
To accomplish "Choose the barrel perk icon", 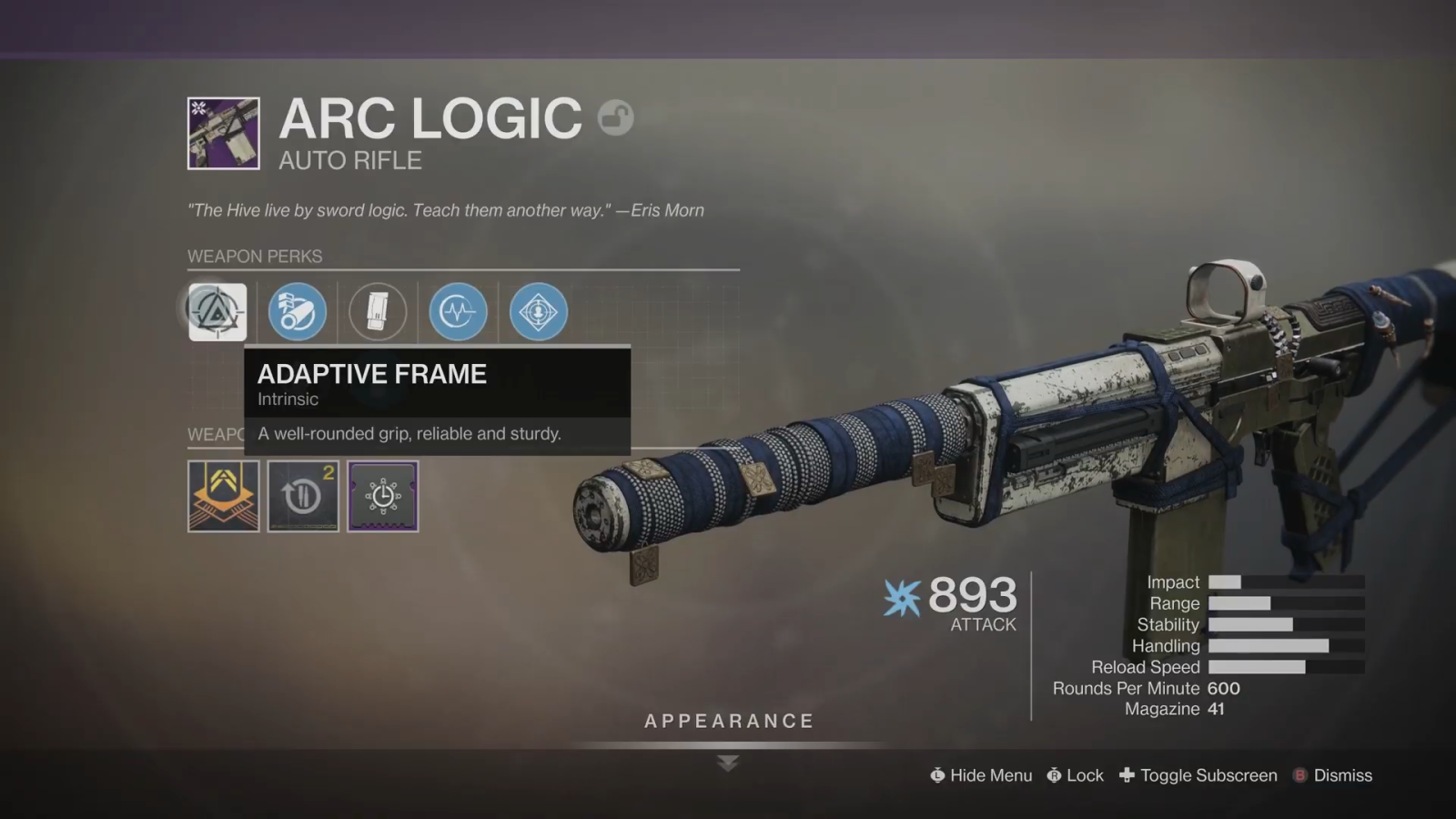I will 297,311.
